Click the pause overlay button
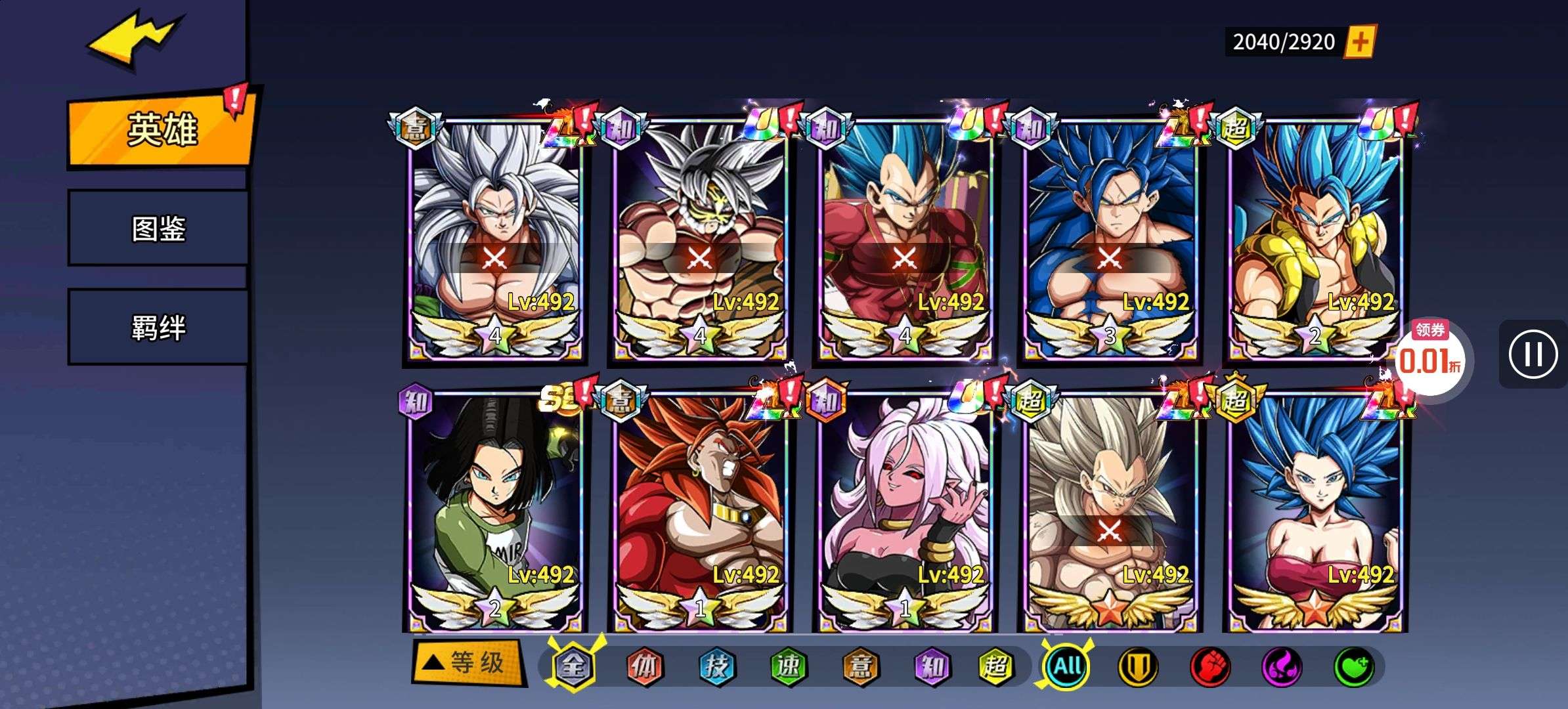Image resolution: width=1568 pixels, height=709 pixels. pyautogui.click(x=1533, y=354)
